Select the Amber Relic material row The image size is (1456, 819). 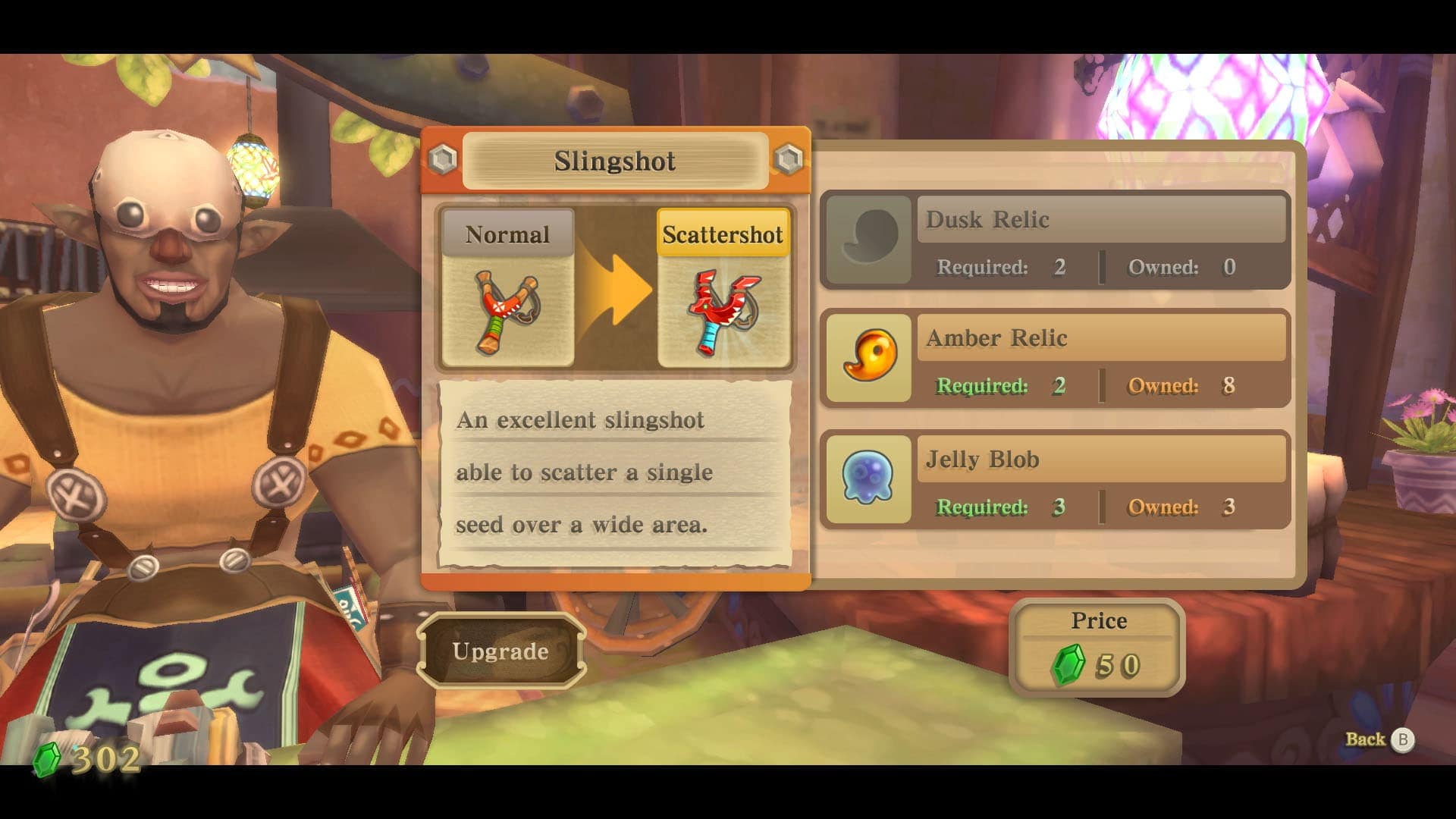pyautogui.click(x=1055, y=359)
